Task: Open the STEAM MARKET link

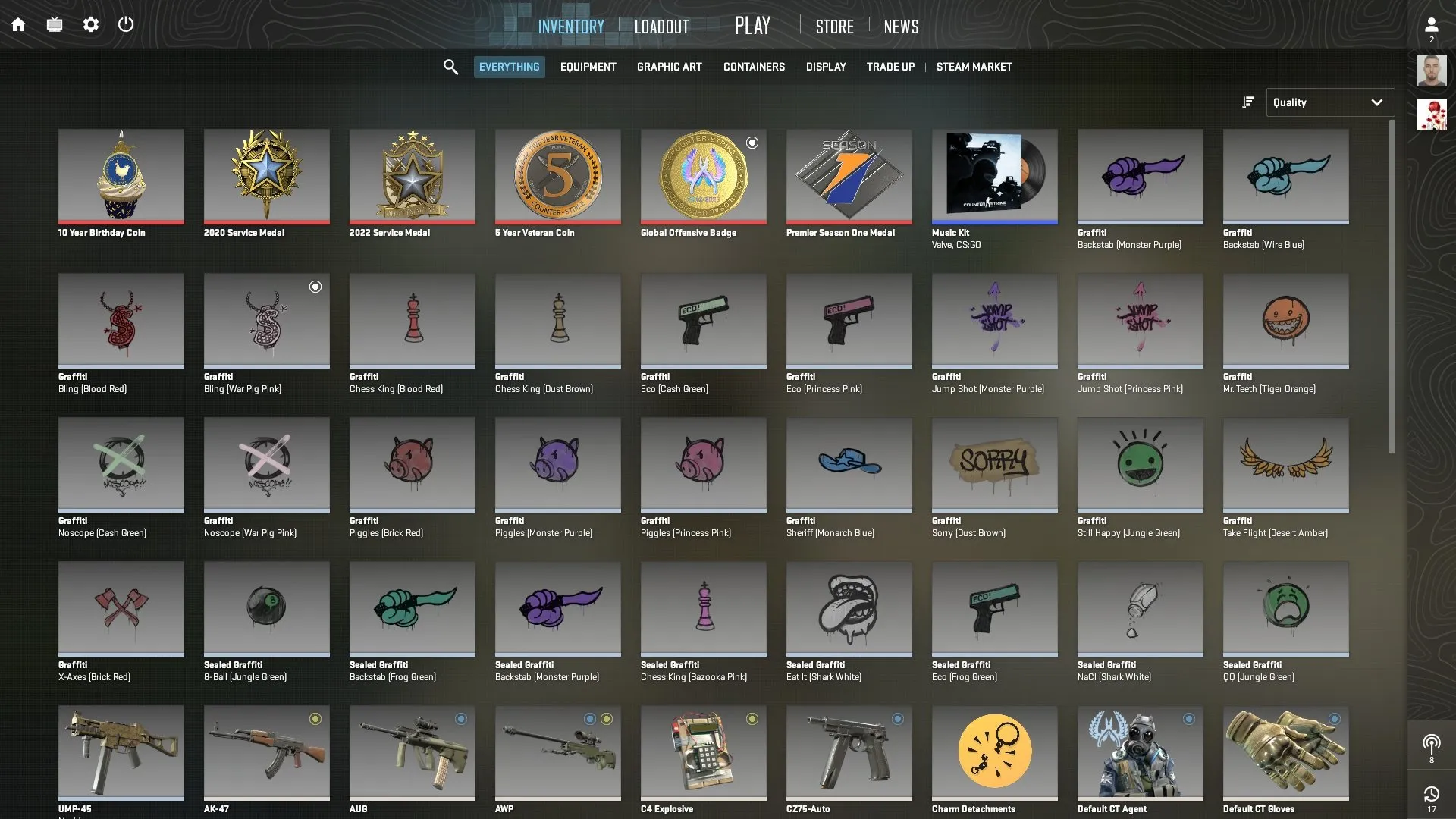Action: coord(974,67)
